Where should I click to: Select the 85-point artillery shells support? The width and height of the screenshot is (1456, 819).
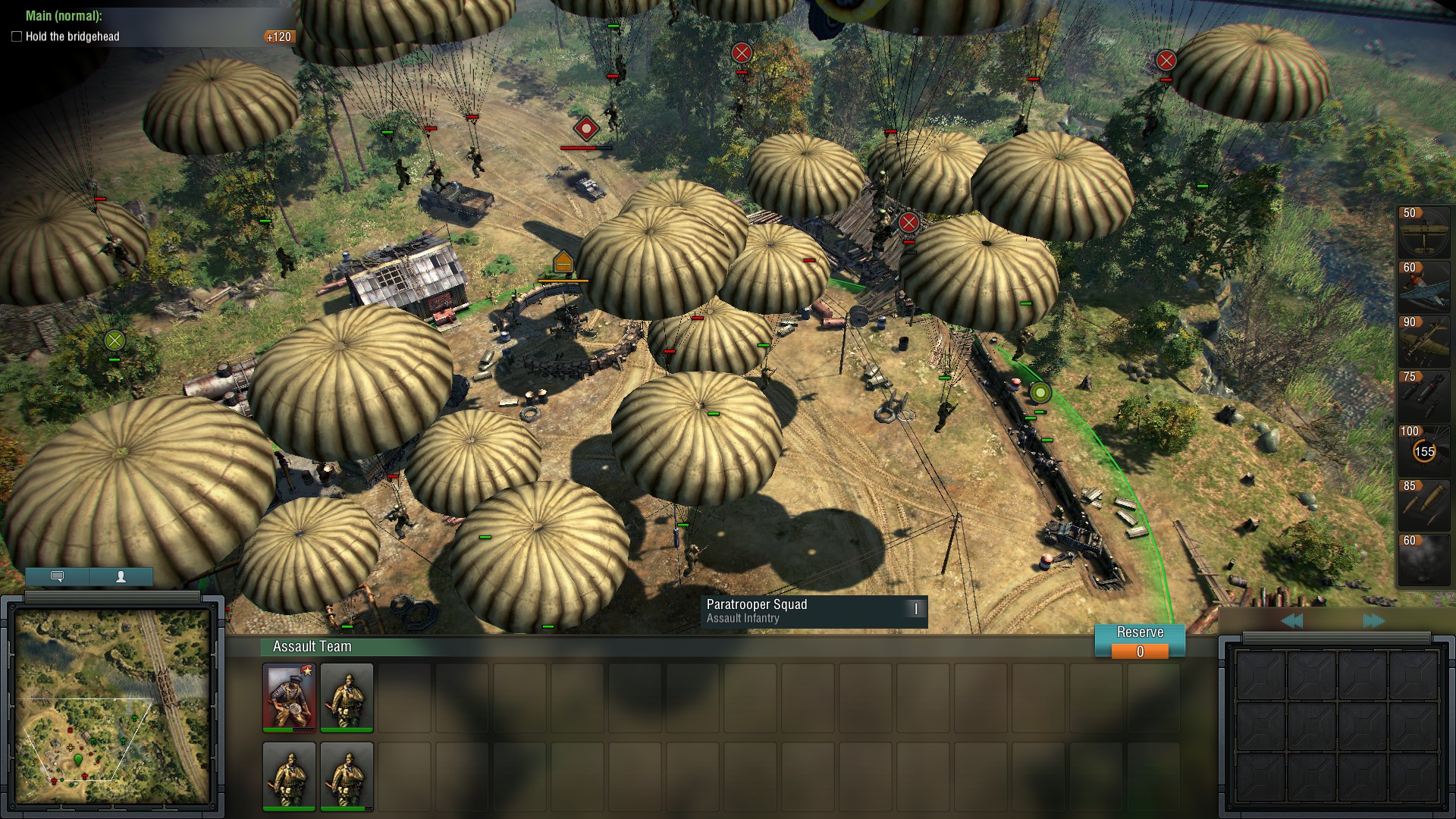tap(1423, 505)
